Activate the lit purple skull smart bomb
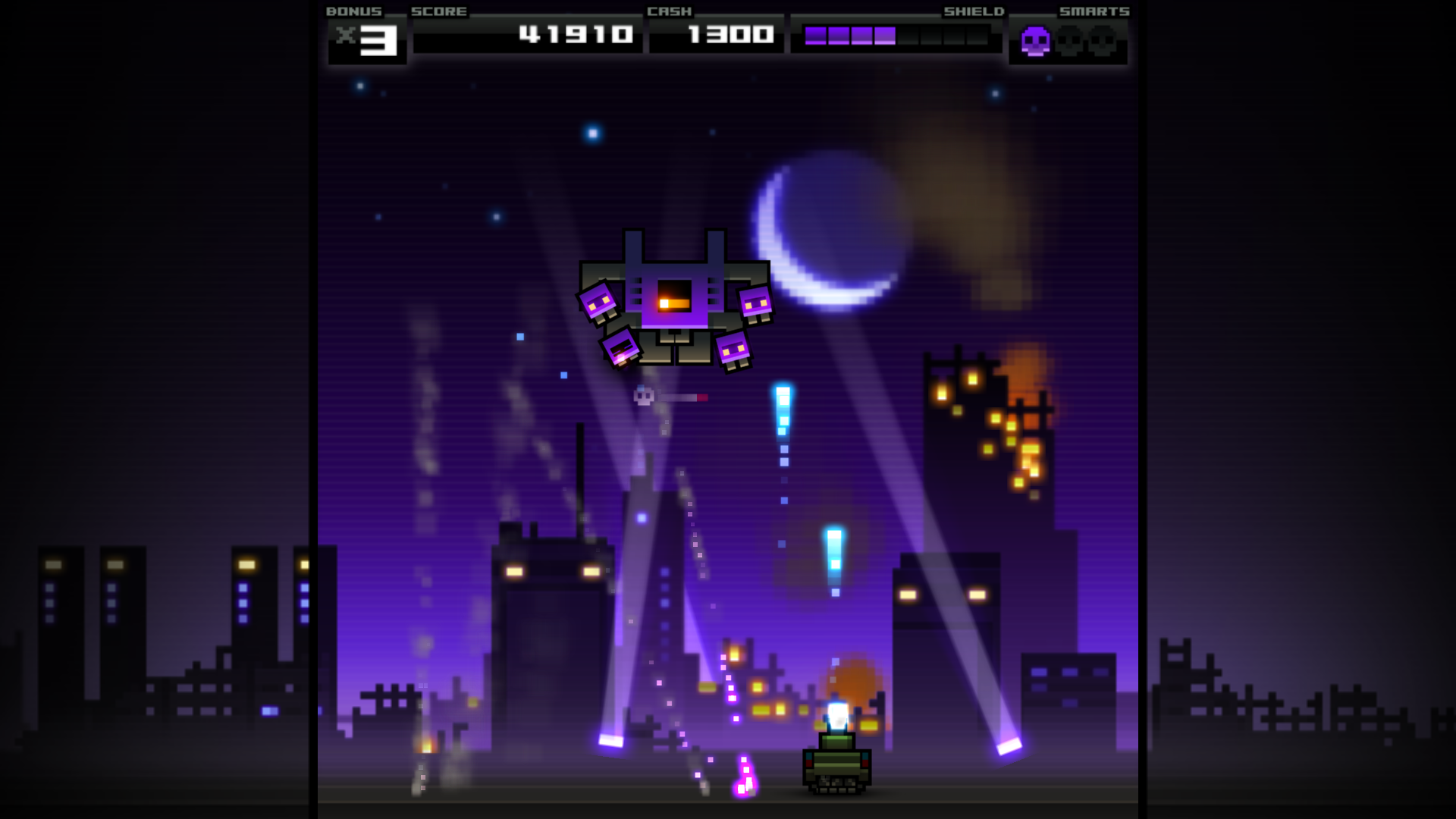Viewport: 1456px width, 819px height. pyautogui.click(x=1035, y=41)
